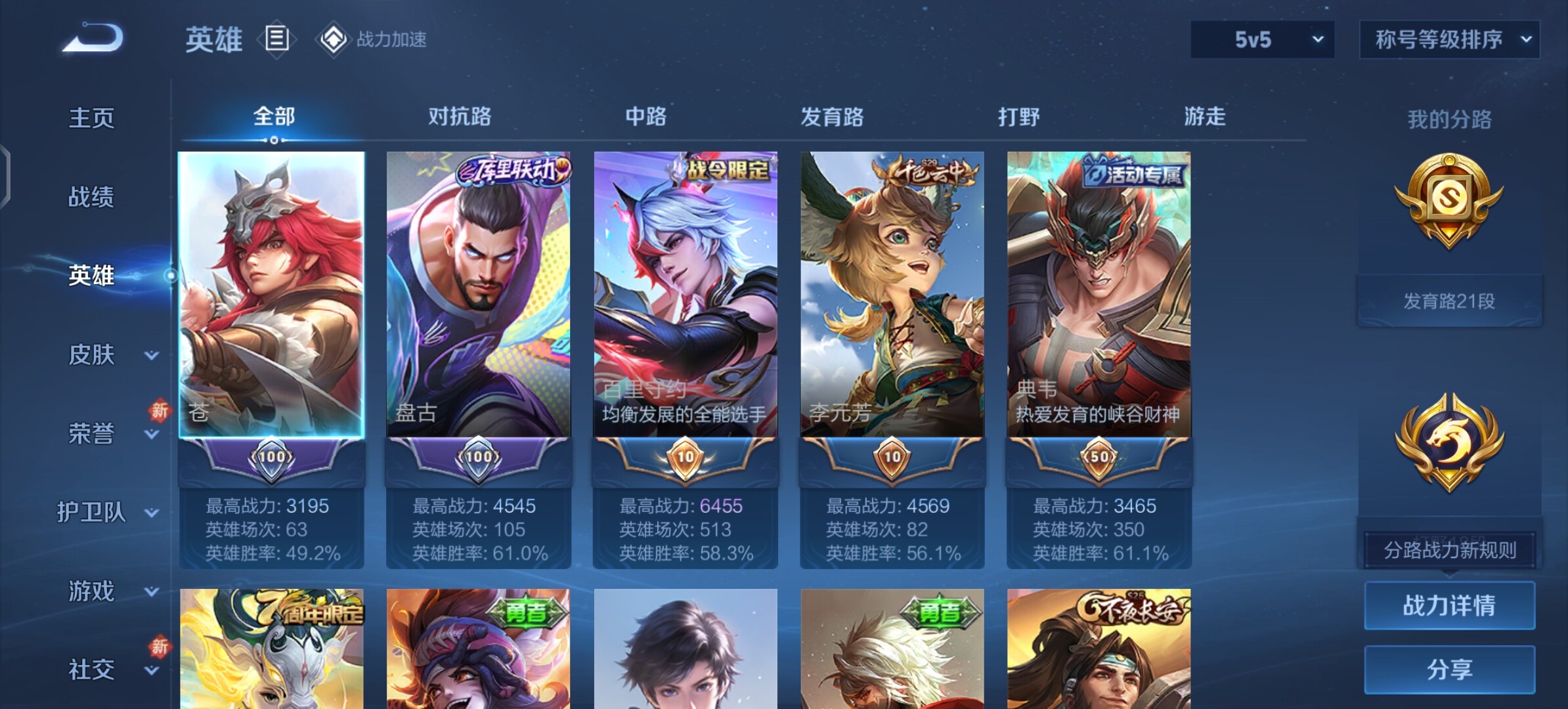Open the 称号等级排序 sort dropdown
This screenshot has height=709, width=1568.
[x=1449, y=39]
